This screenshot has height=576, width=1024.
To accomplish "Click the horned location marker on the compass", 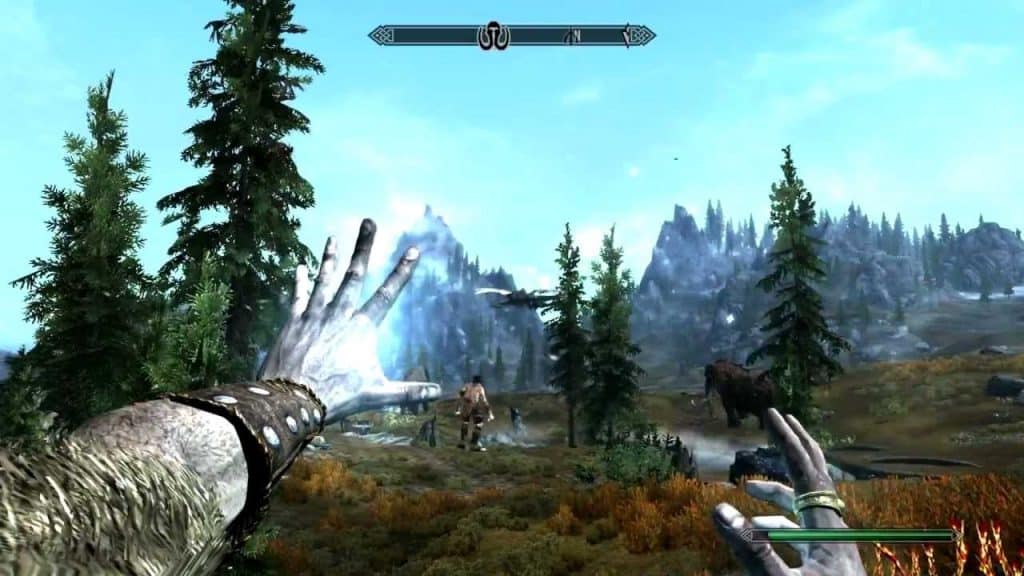I will coord(494,36).
